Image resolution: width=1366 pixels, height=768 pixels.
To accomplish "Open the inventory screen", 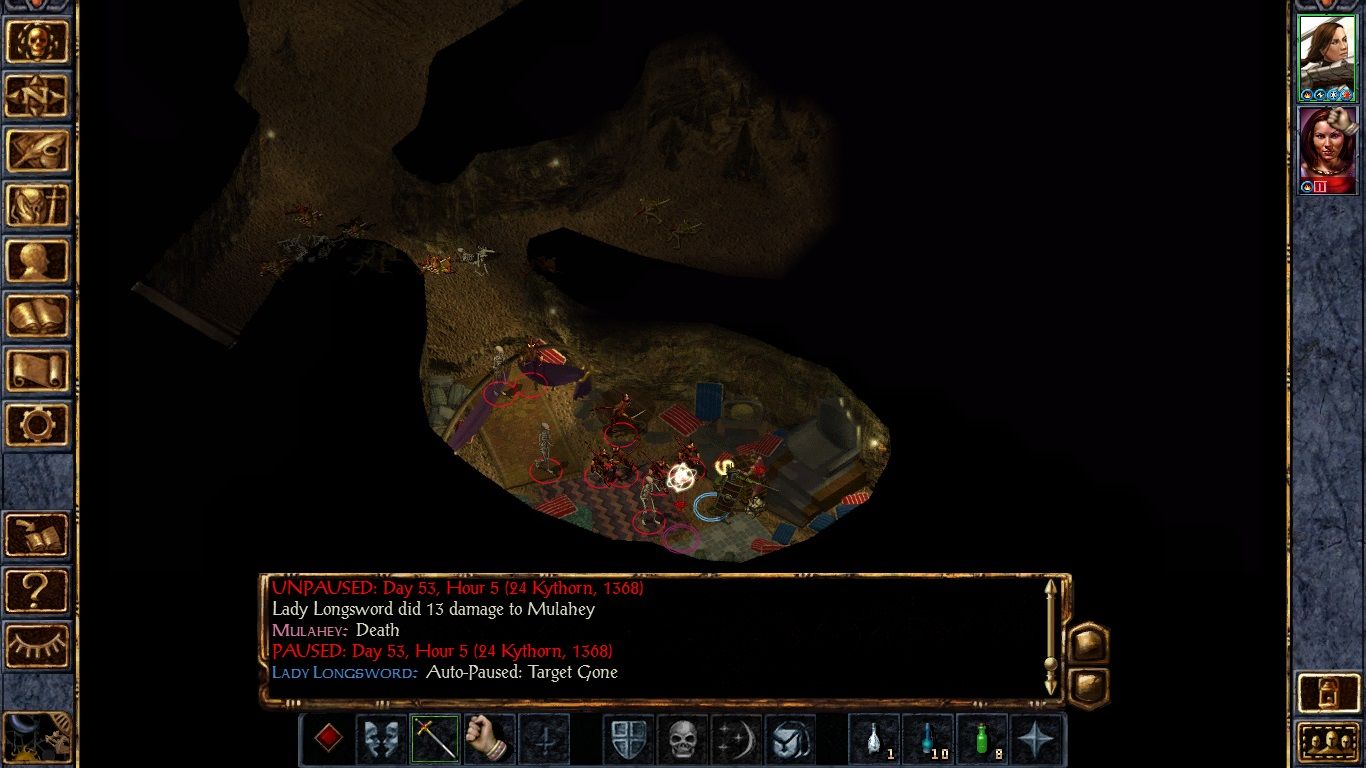I will coord(38,206).
